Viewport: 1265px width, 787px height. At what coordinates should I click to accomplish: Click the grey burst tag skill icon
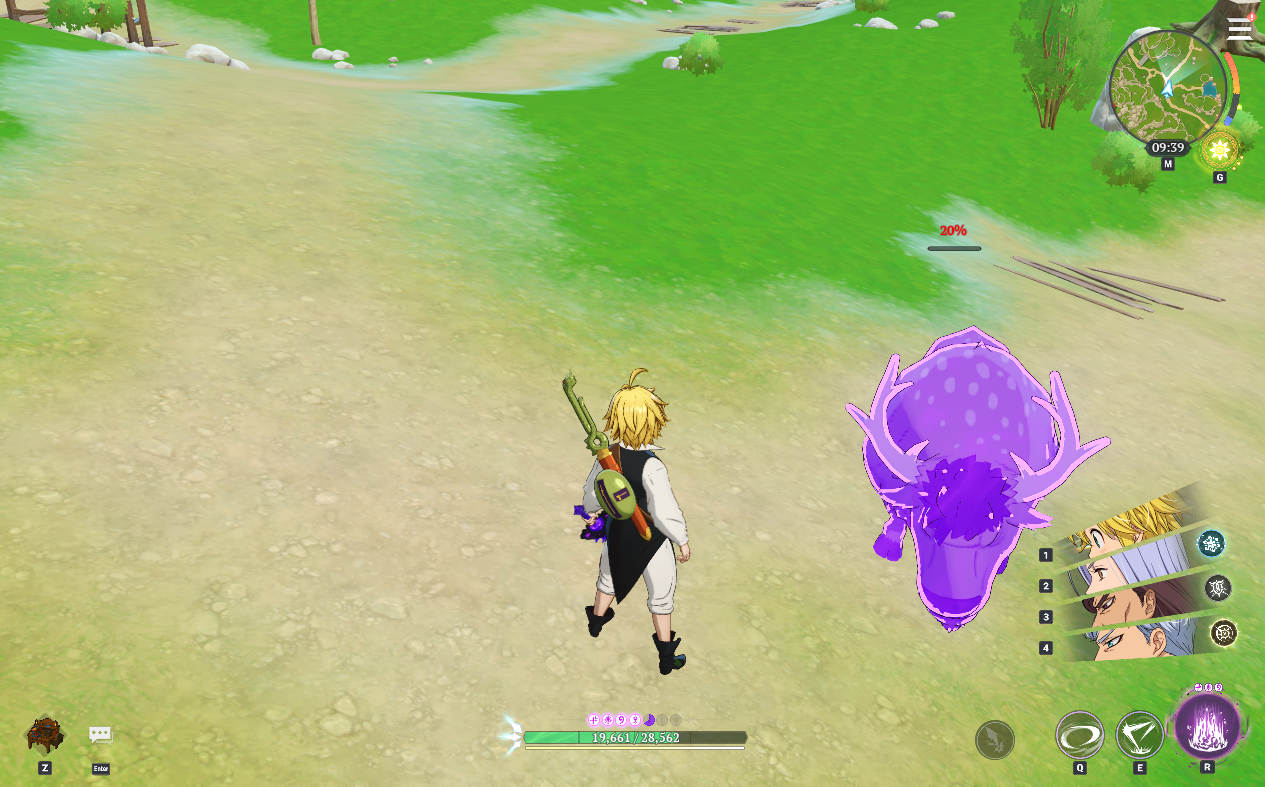(x=1217, y=588)
